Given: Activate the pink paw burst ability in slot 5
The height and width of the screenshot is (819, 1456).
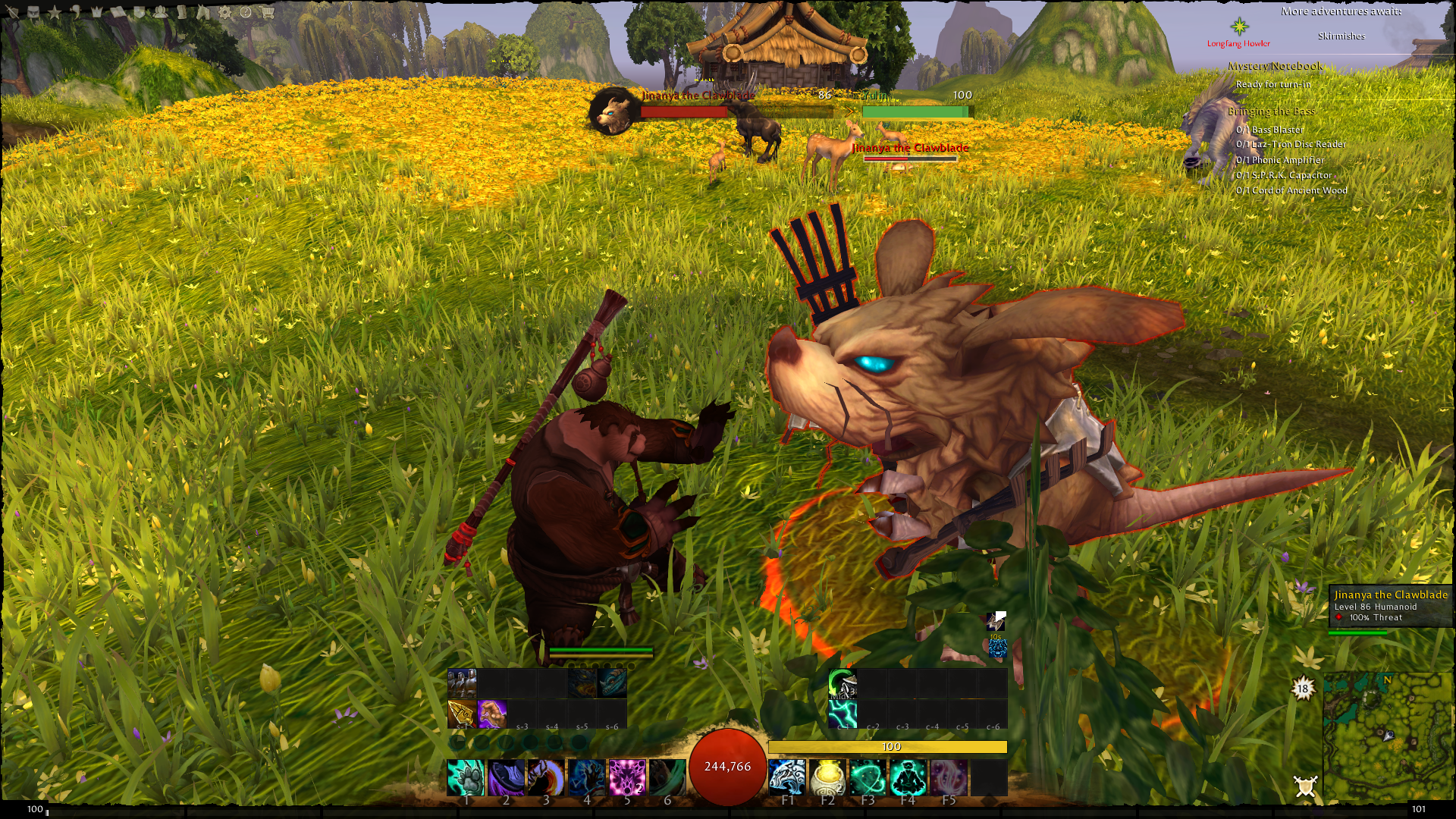Looking at the screenshot, I should click(627, 777).
